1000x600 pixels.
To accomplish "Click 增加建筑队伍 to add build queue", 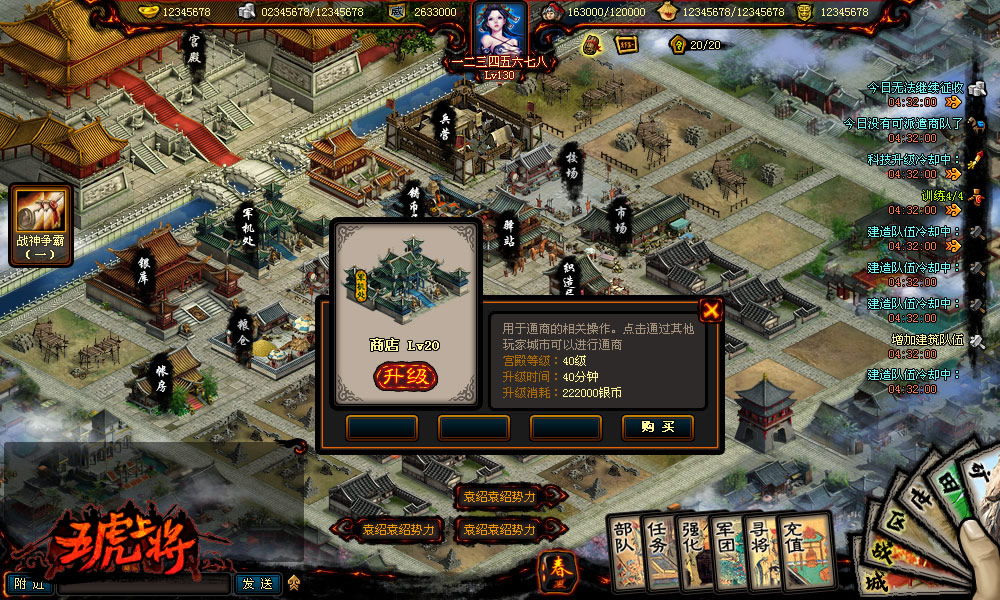I will coord(927,340).
